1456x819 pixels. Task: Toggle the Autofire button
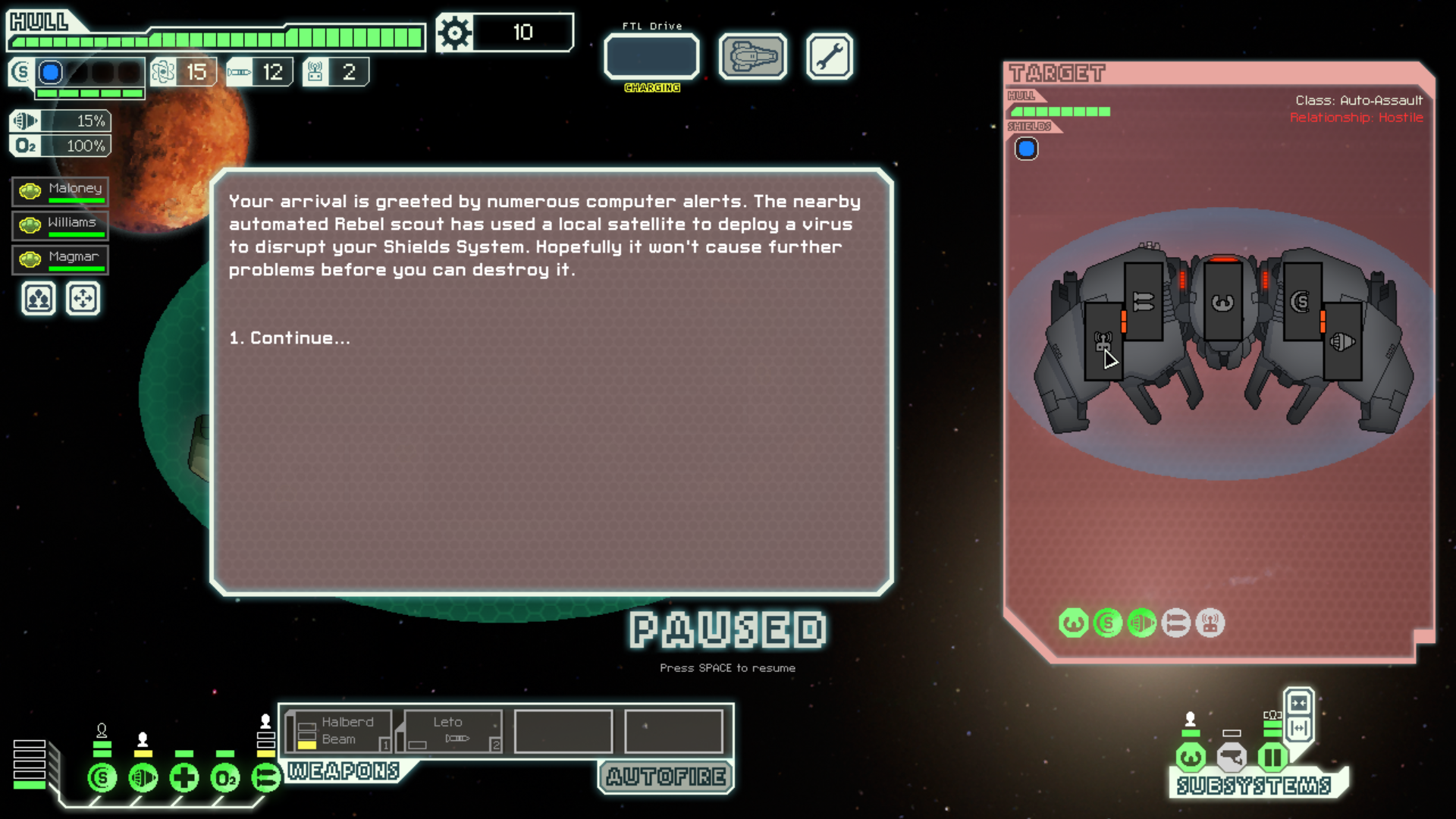666,777
